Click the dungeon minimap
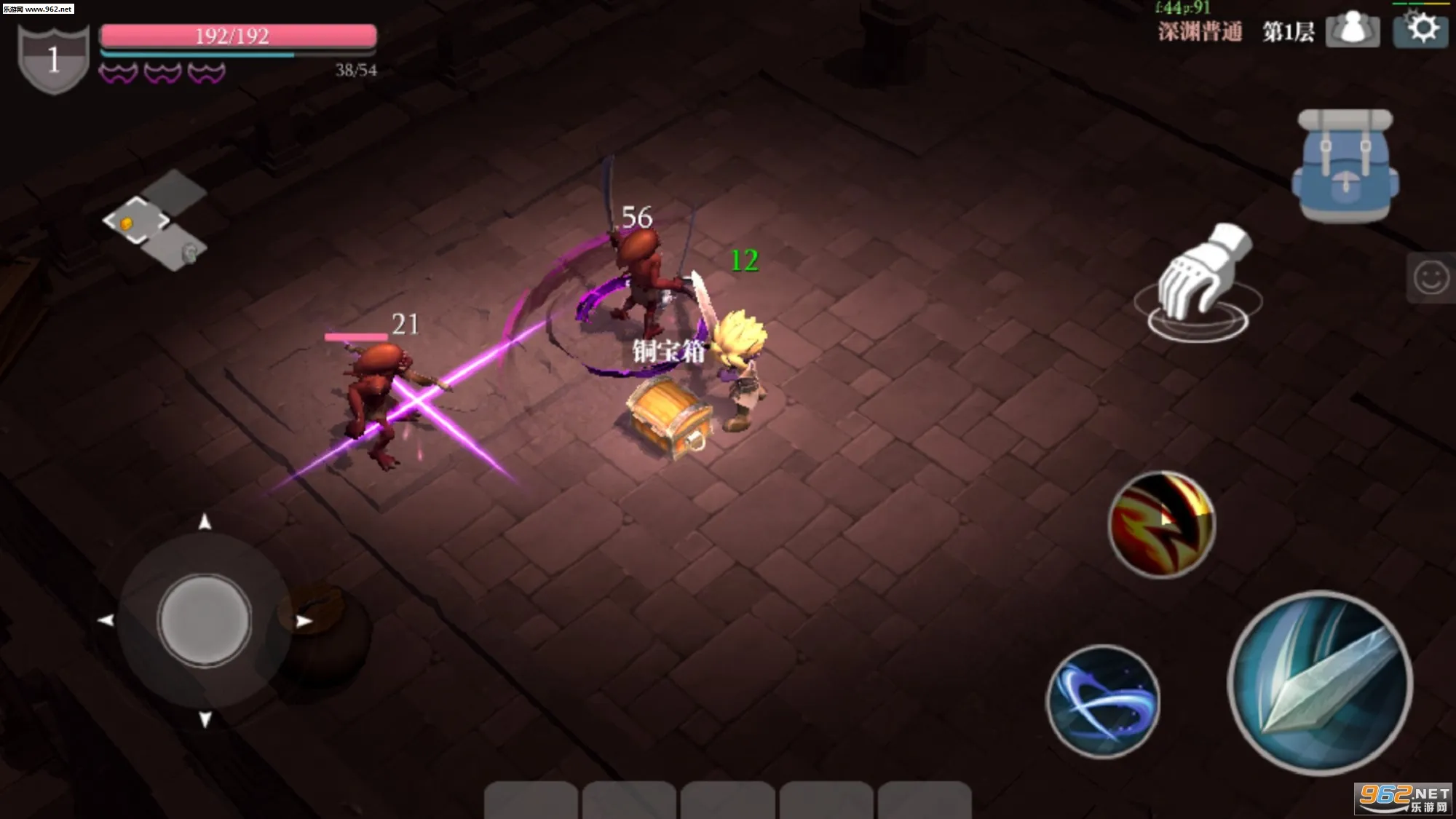 (156, 221)
